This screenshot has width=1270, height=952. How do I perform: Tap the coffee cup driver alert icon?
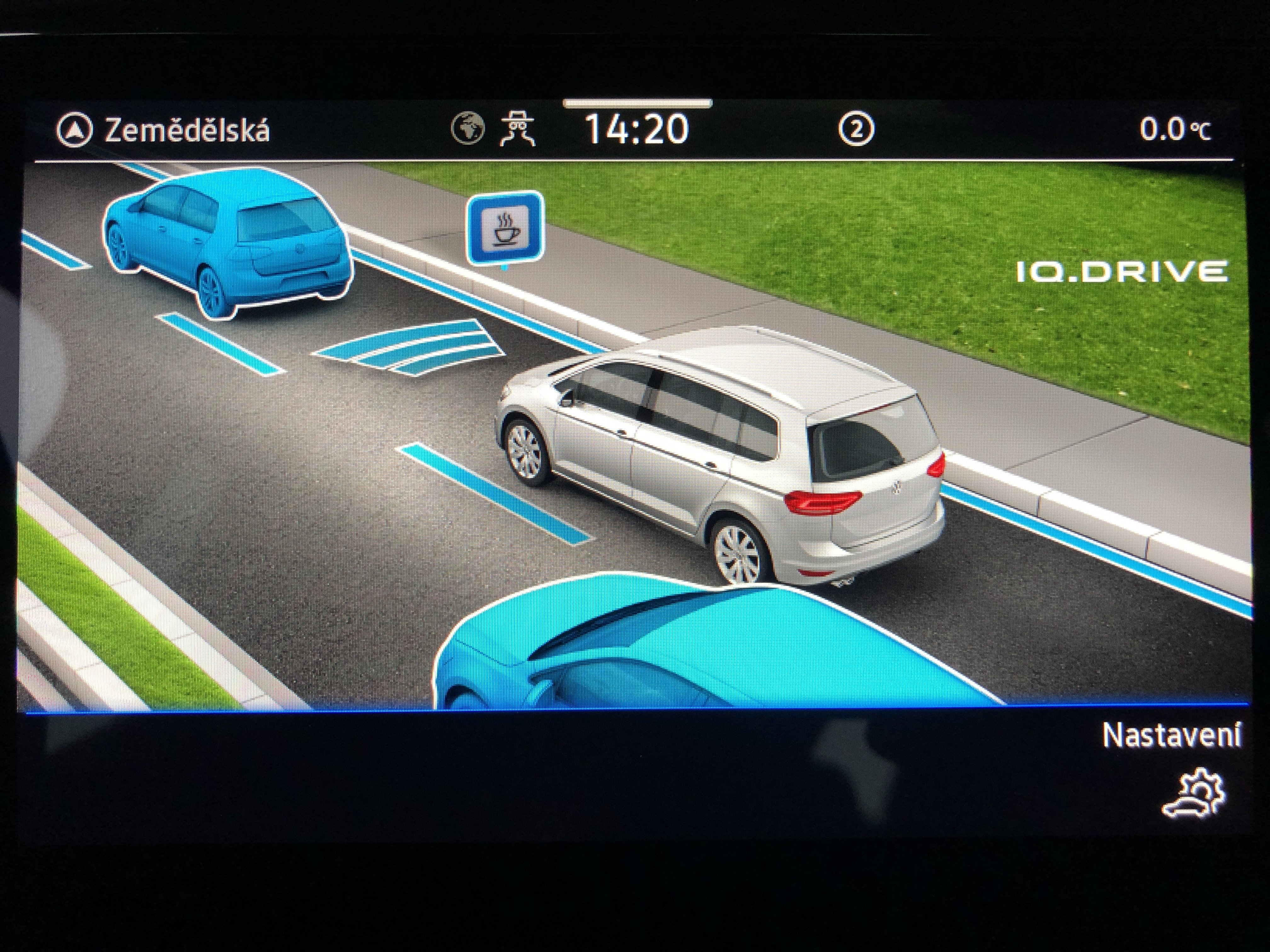tap(505, 228)
